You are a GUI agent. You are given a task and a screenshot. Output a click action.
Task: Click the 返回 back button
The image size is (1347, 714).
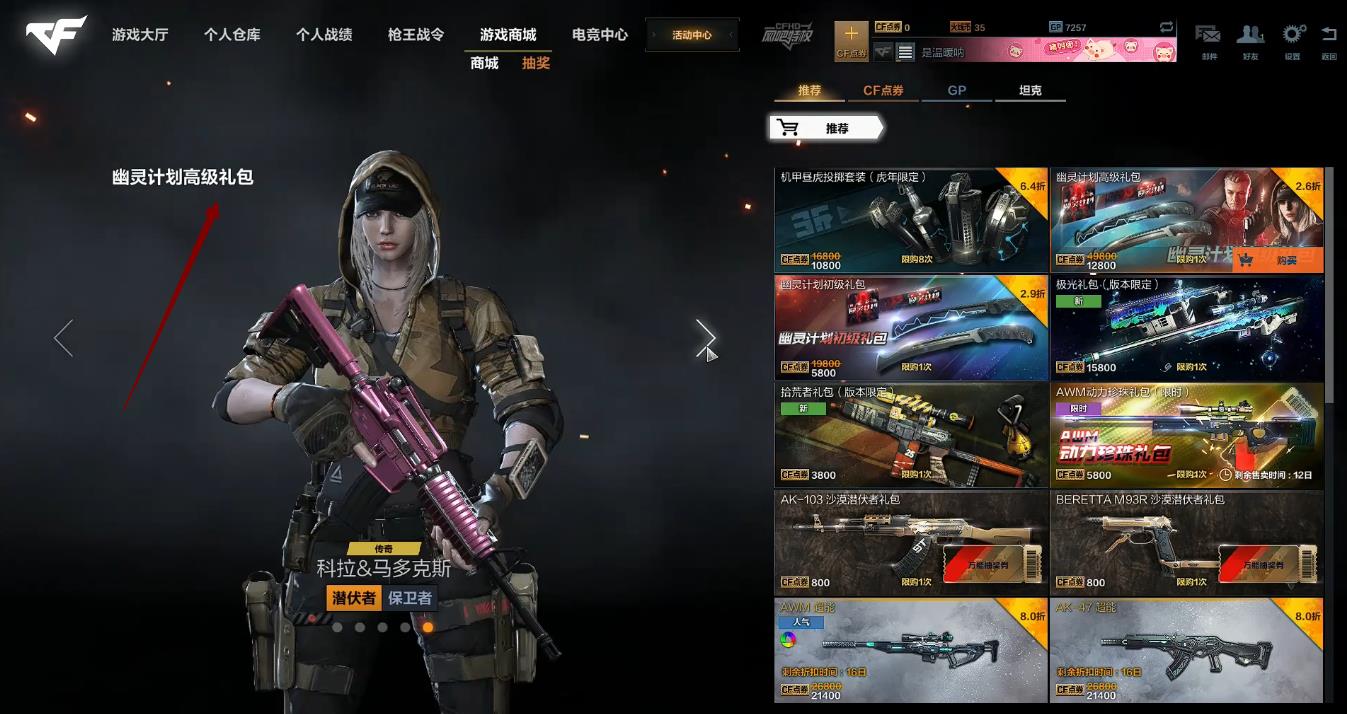click(x=1328, y=40)
